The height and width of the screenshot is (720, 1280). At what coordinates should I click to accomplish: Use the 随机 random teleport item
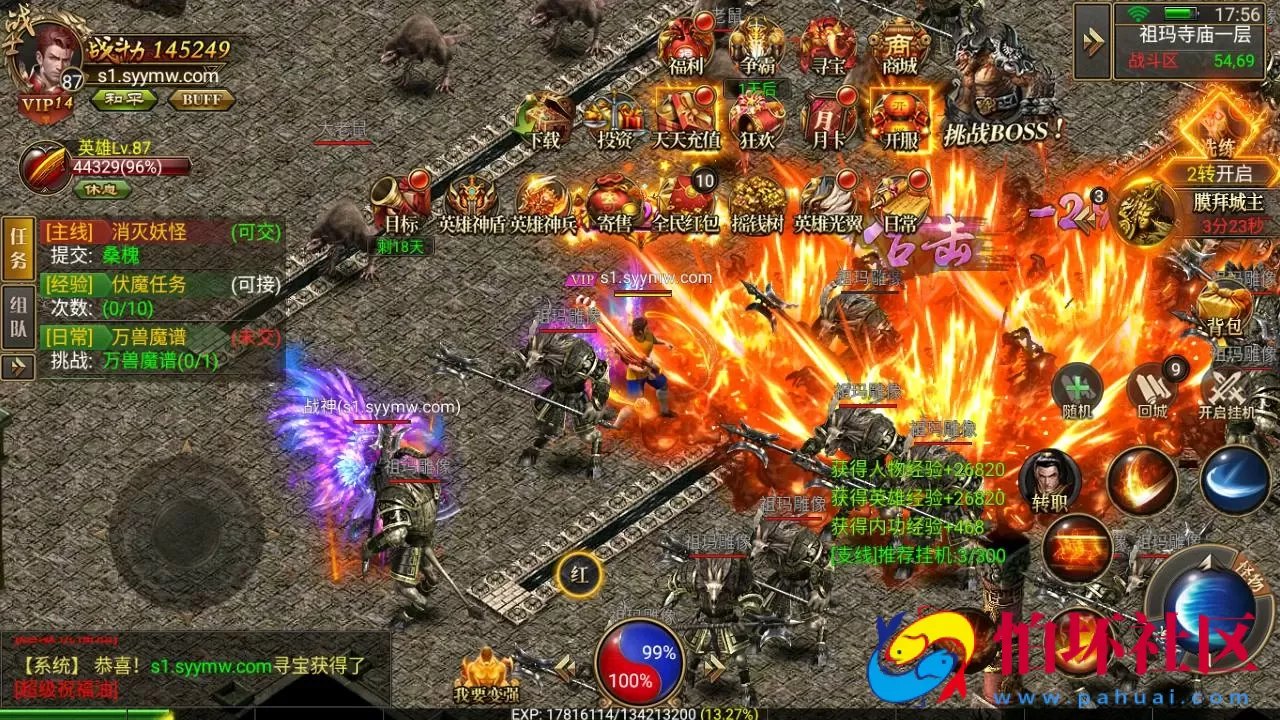[x=1076, y=391]
